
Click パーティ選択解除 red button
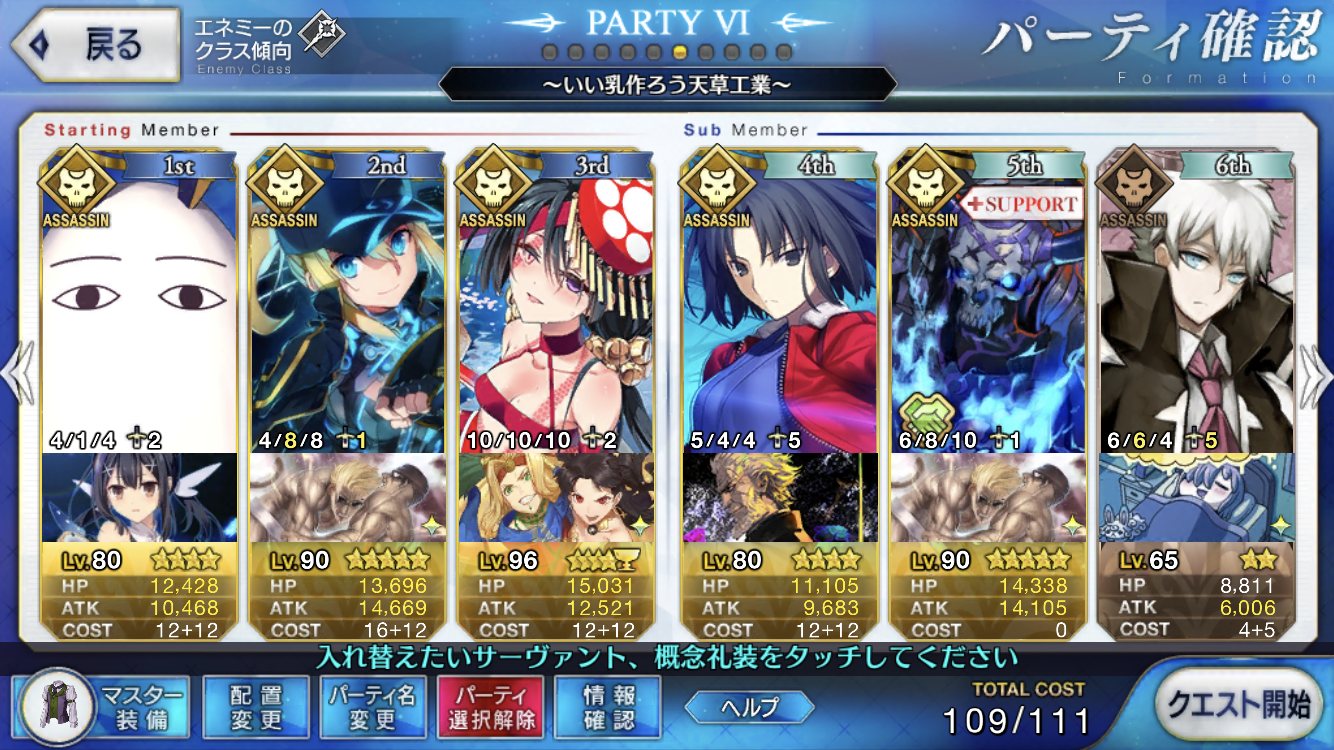point(489,706)
